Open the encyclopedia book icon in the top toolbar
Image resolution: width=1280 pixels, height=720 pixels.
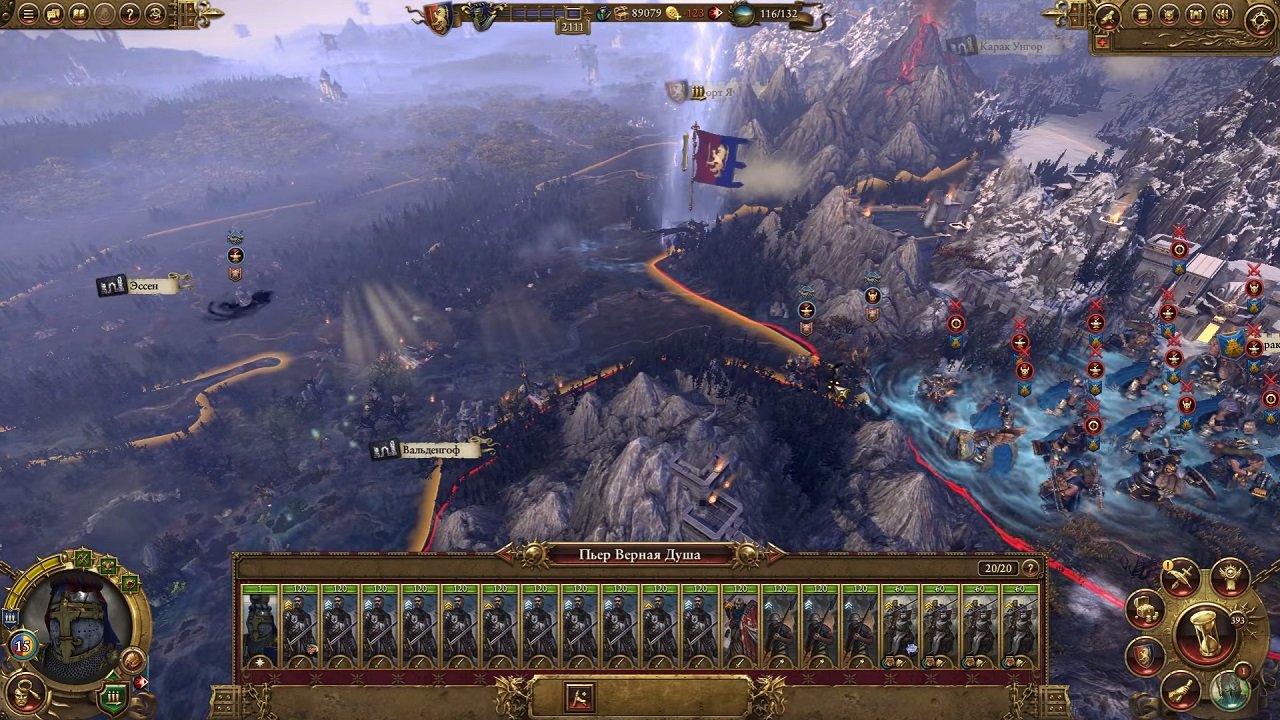click(x=79, y=14)
